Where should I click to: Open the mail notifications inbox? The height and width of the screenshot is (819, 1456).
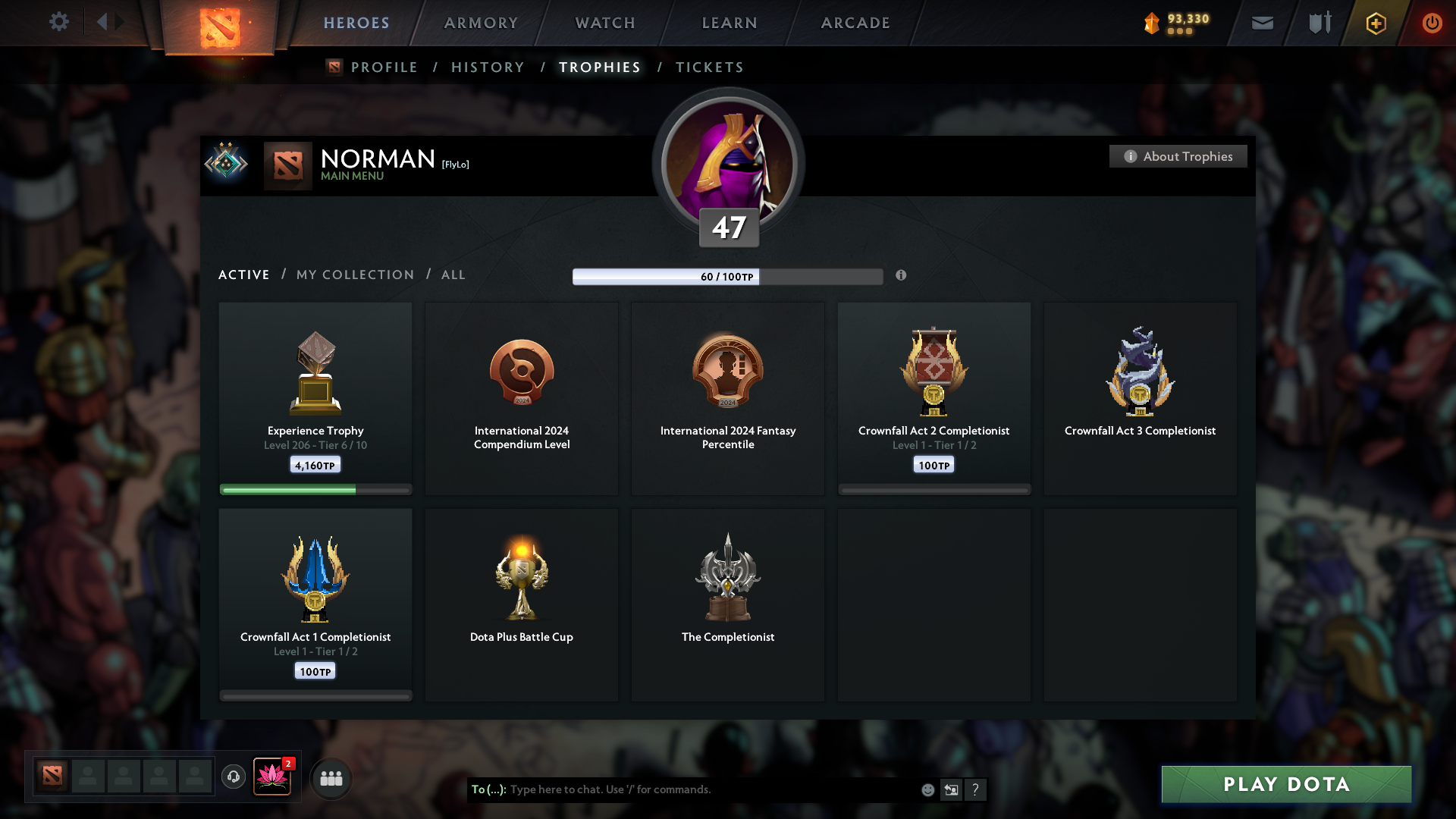[1263, 23]
